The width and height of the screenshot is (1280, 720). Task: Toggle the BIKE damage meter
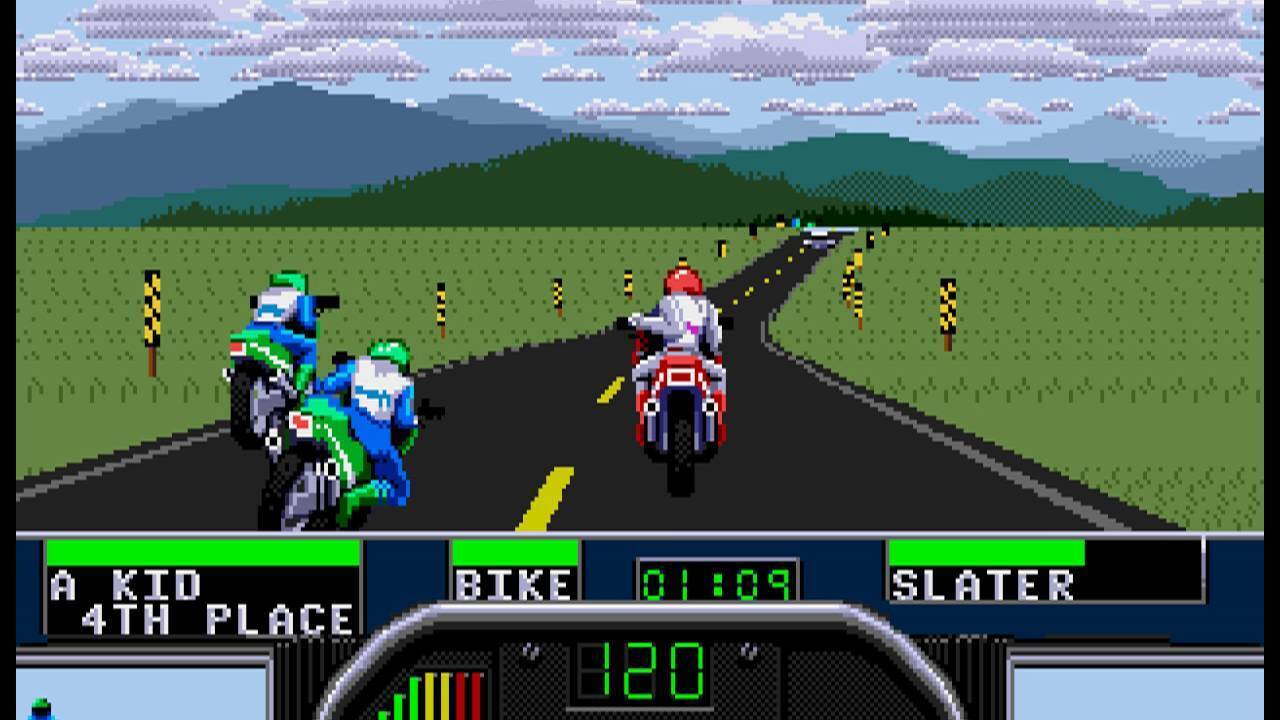(x=515, y=551)
